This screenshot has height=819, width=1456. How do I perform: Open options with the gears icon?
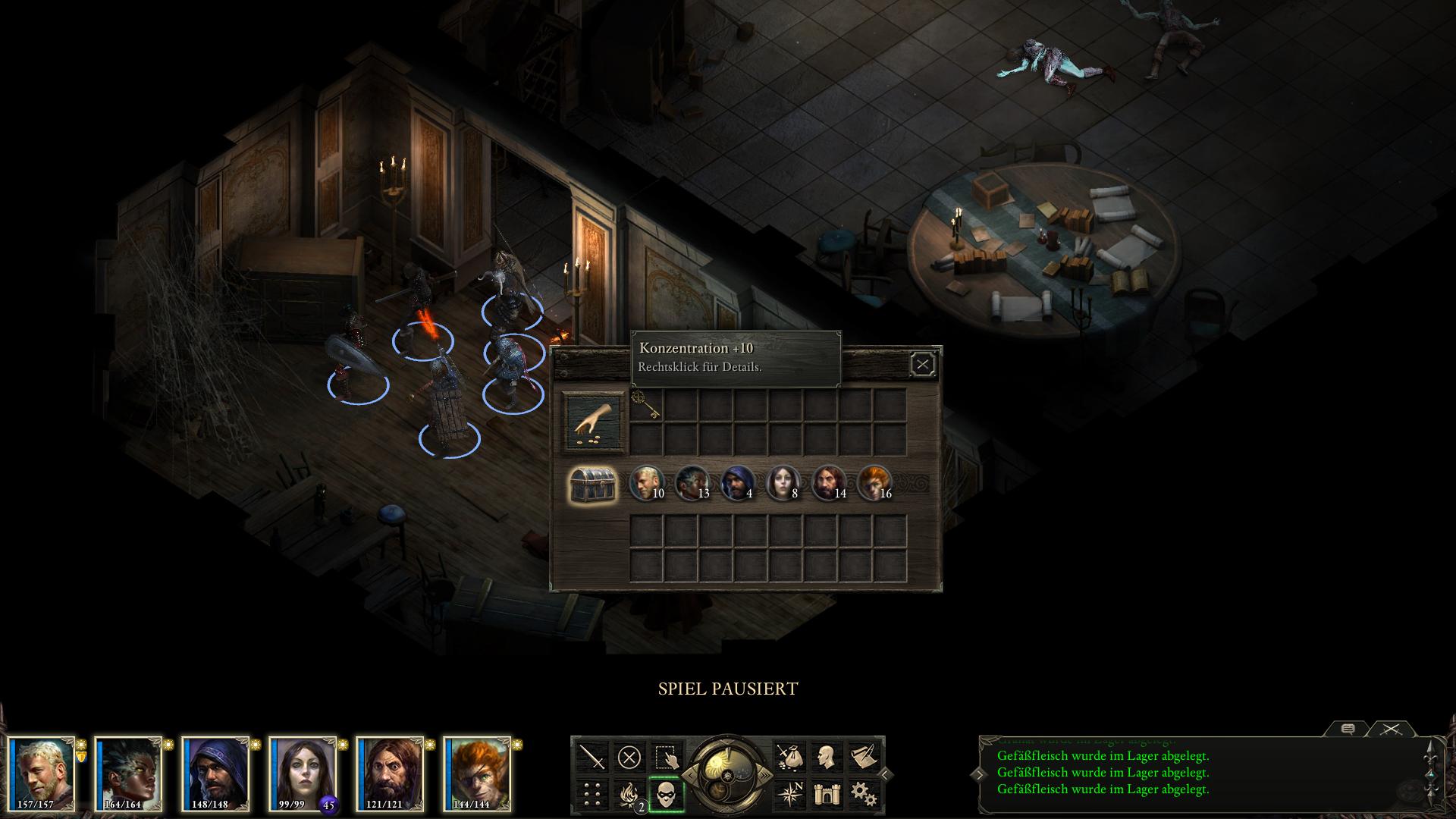[x=862, y=794]
